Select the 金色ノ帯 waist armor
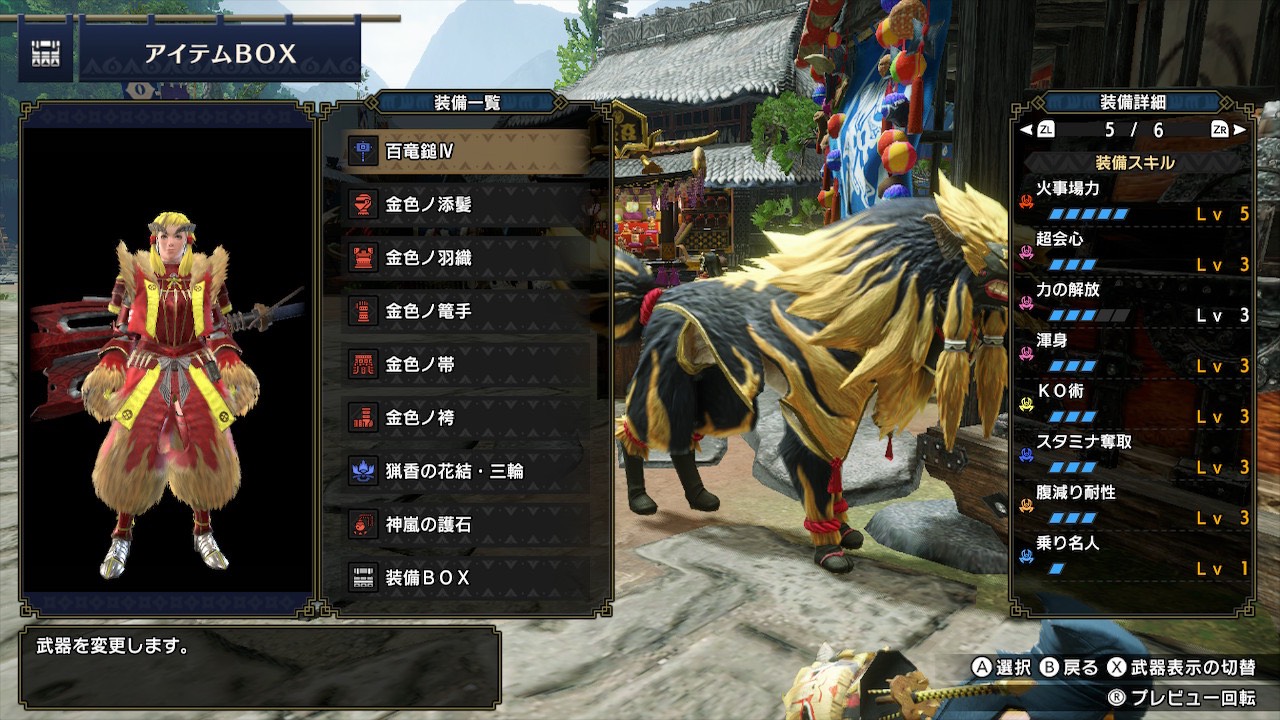Viewport: 1280px width, 720px height. pyautogui.click(x=466, y=365)
